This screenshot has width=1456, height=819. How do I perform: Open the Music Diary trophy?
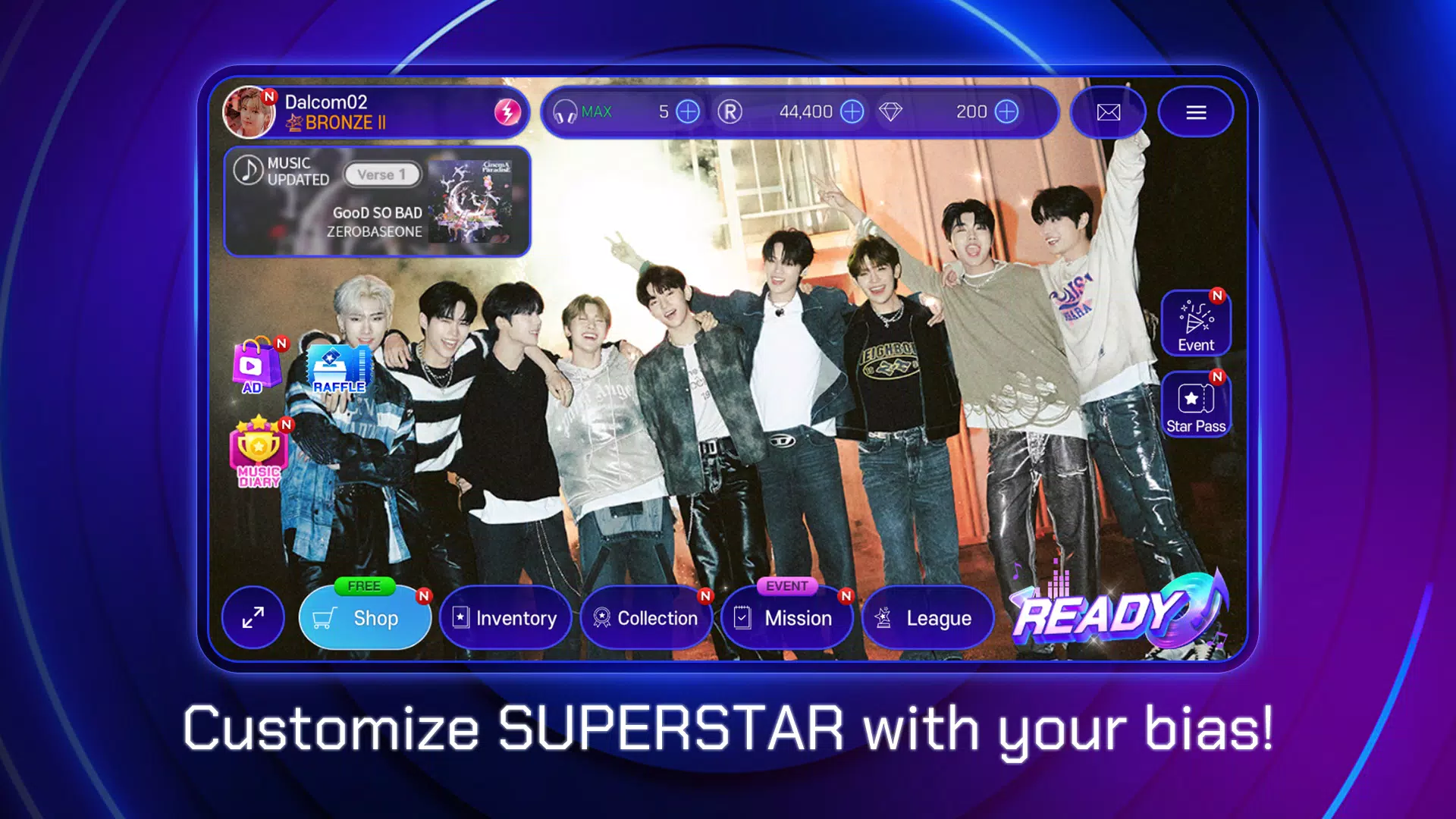(x=259, y=452)
